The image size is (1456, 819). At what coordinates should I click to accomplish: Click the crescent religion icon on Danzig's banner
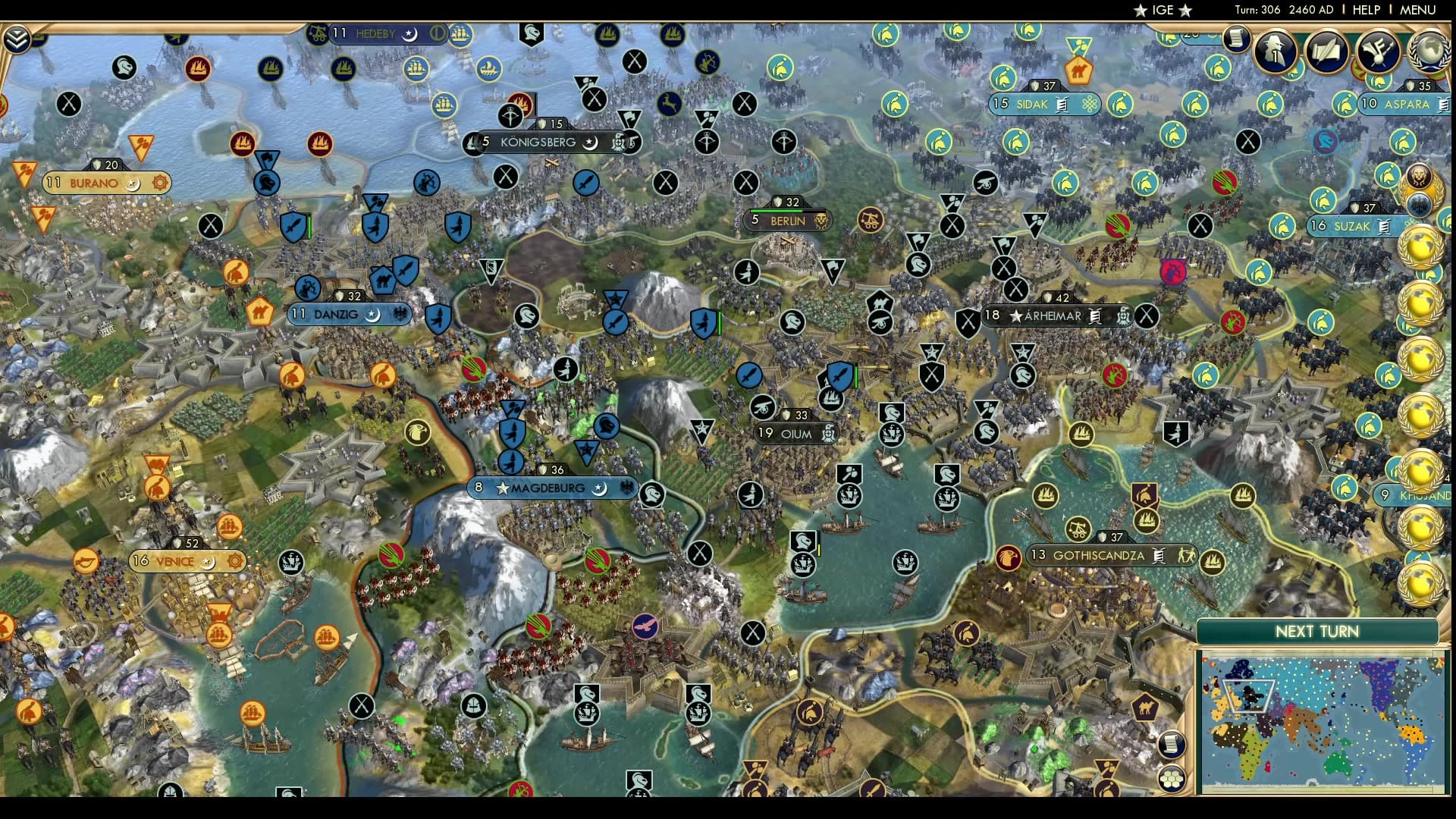click(x=374, y=314)
